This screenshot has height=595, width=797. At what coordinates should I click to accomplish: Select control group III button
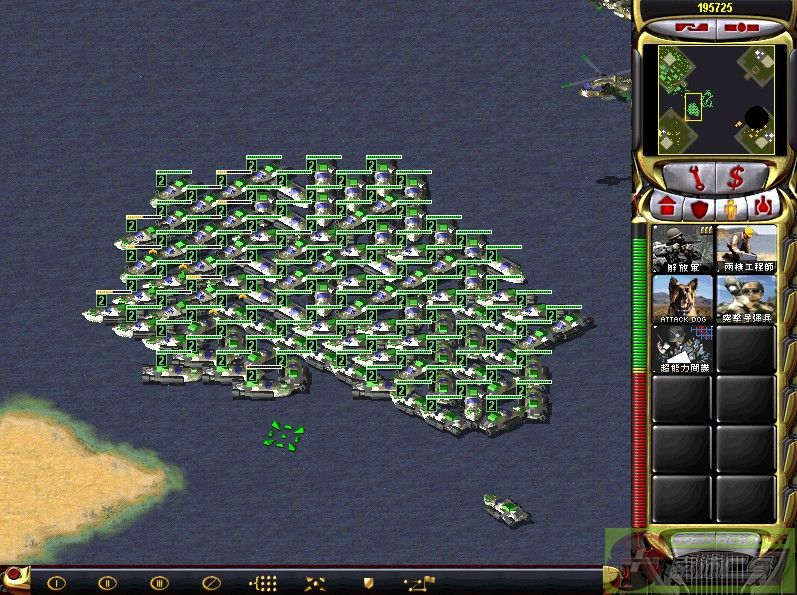click(x=159, y=582)
